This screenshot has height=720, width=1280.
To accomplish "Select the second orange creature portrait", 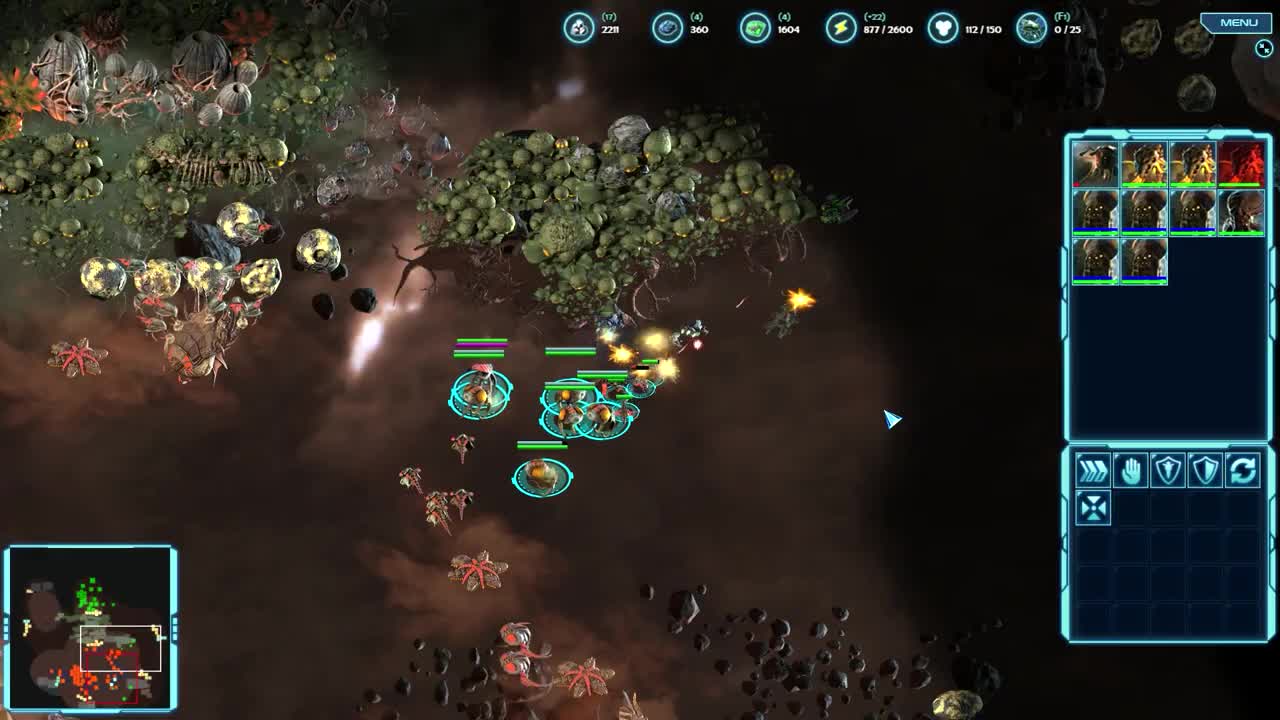I will 1192,165.
